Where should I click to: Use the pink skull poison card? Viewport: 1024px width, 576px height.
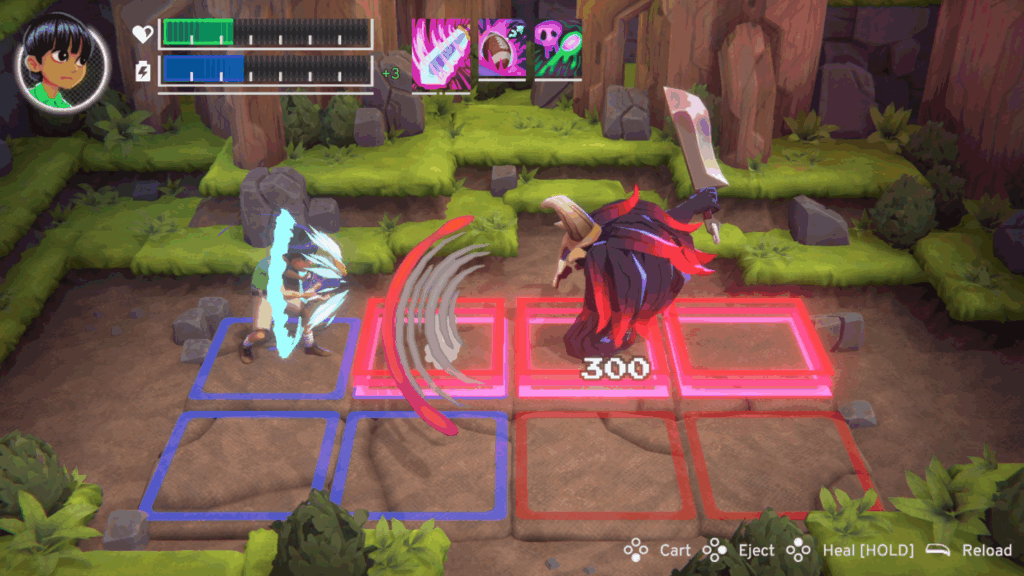(x=557, y=48)
